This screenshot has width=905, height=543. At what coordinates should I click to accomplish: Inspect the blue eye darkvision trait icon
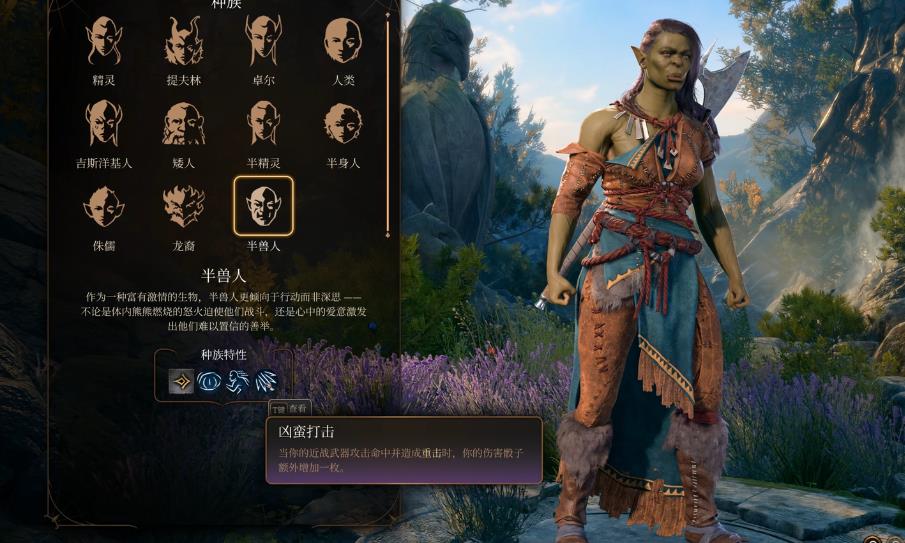(x=209, y=381)
